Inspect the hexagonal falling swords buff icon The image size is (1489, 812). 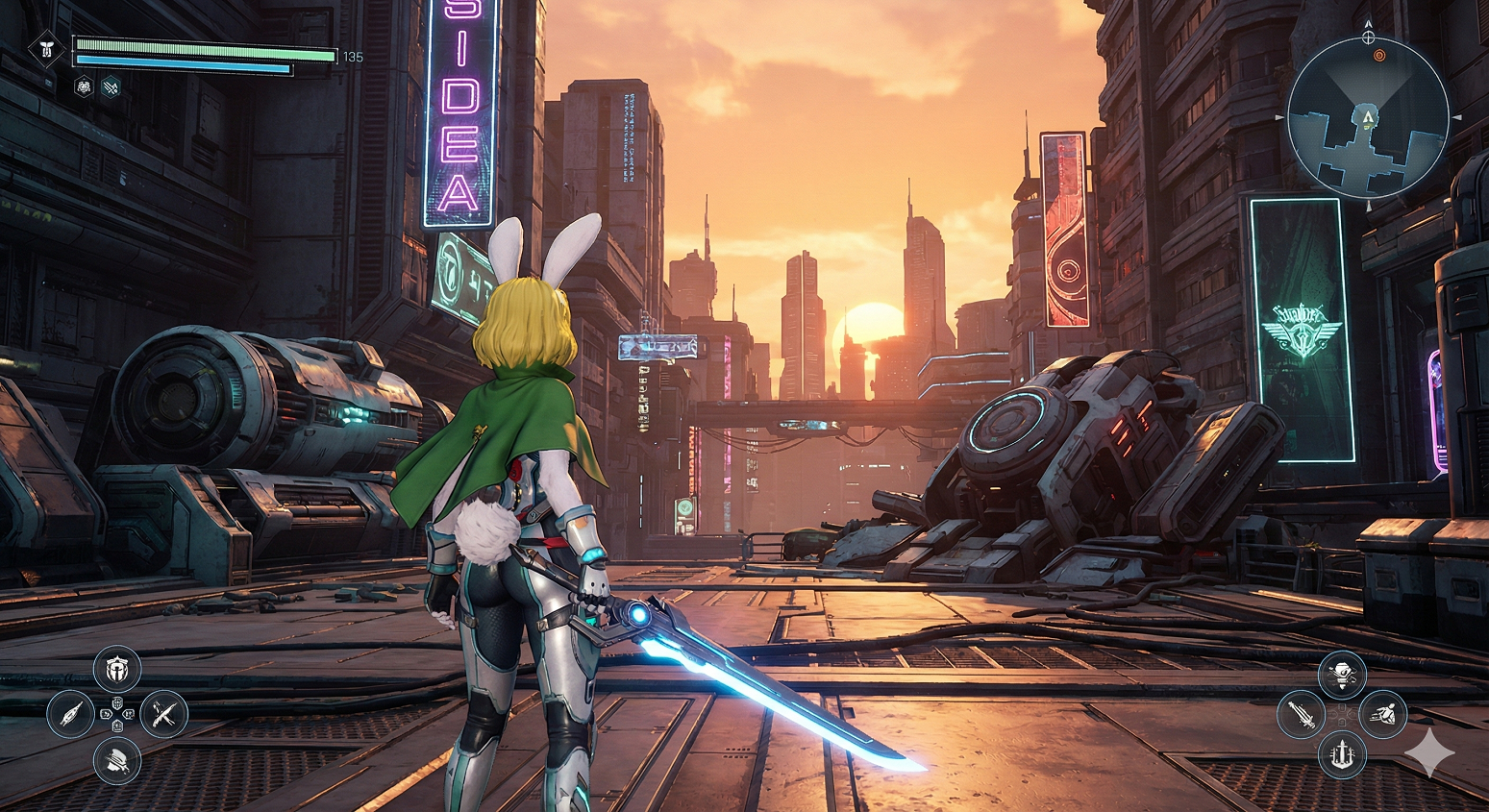click(x=112, y=86)
